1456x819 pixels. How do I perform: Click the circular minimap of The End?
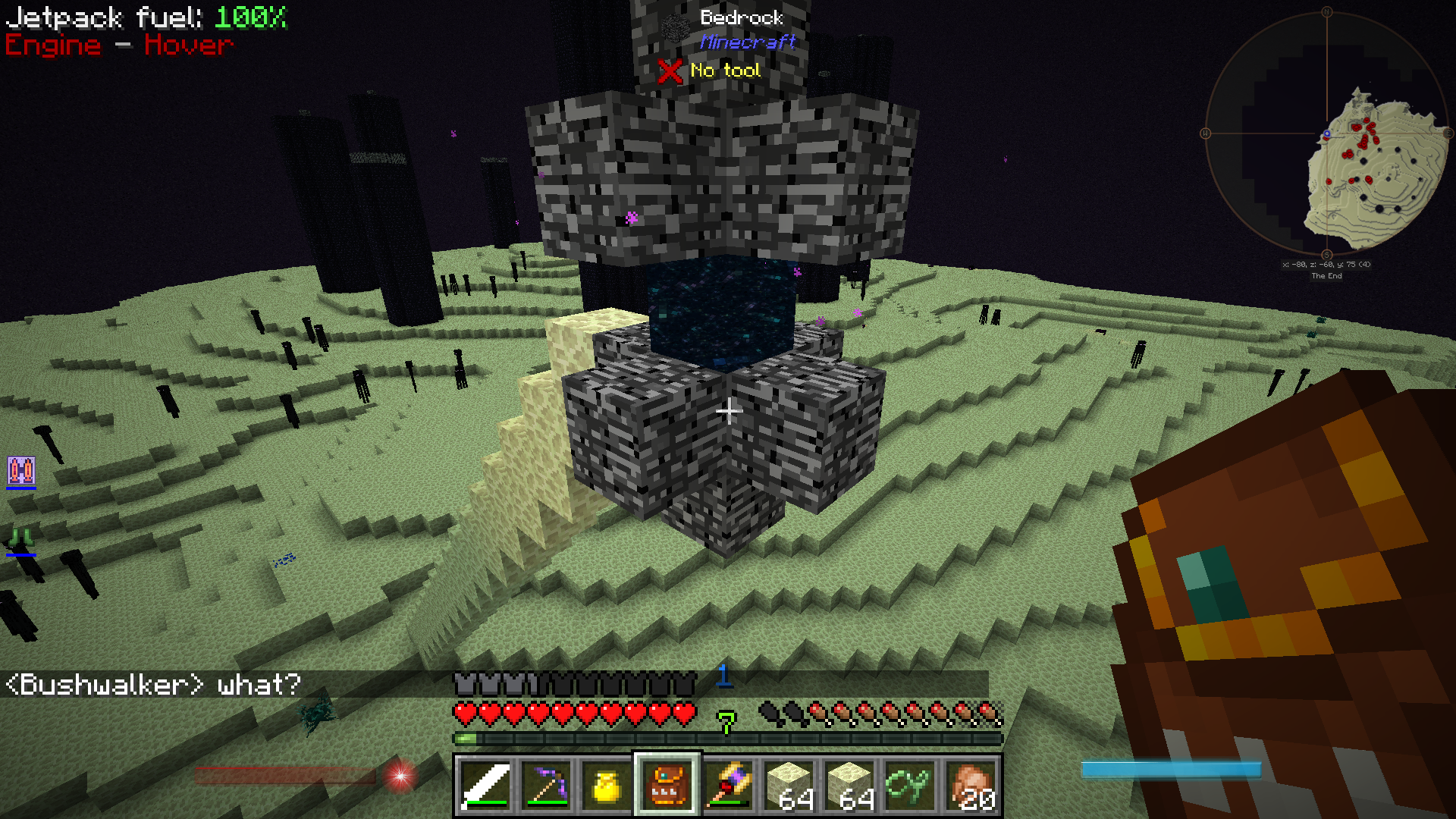pos(1326,134)
